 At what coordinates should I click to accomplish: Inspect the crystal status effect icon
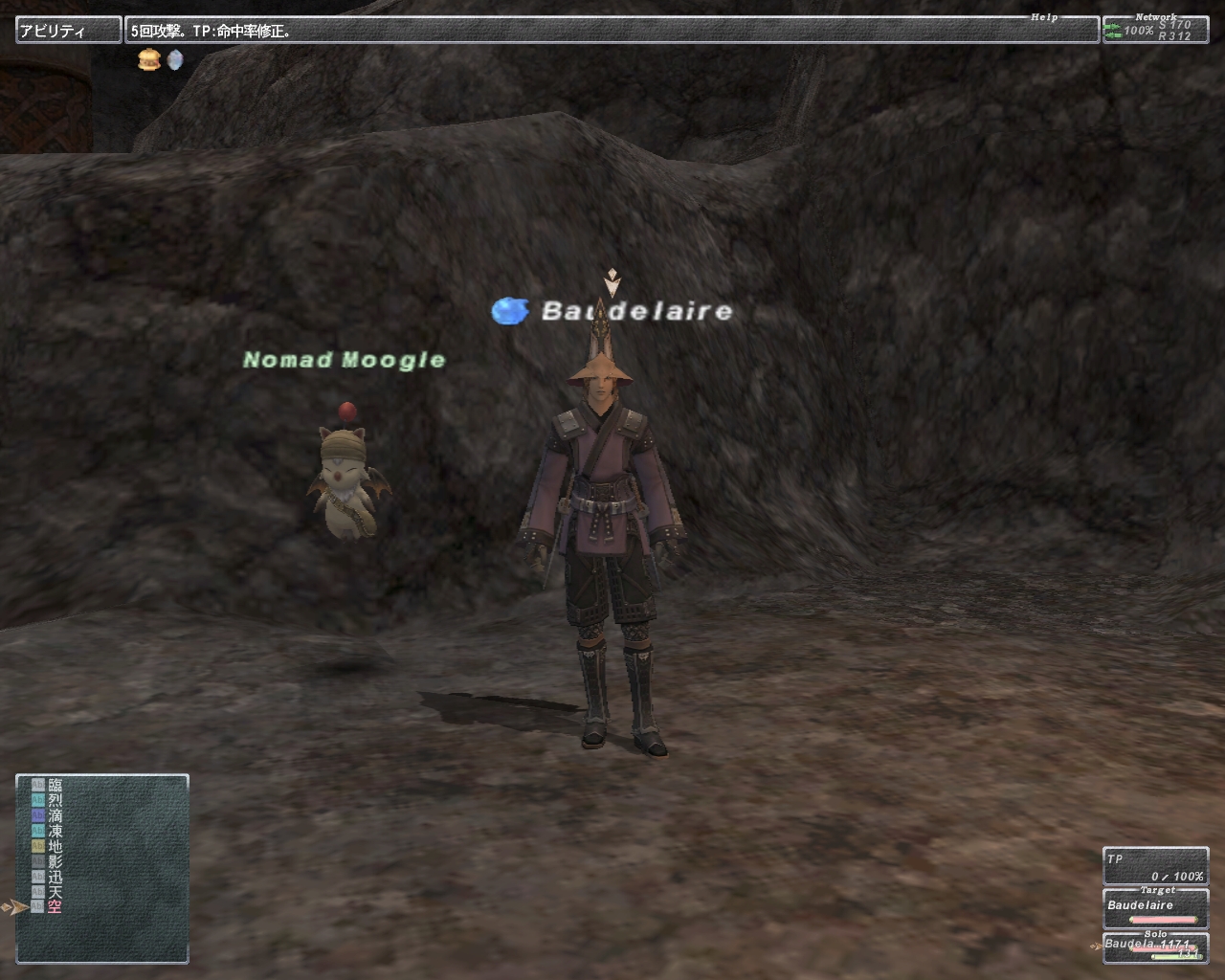click(174, 60)
